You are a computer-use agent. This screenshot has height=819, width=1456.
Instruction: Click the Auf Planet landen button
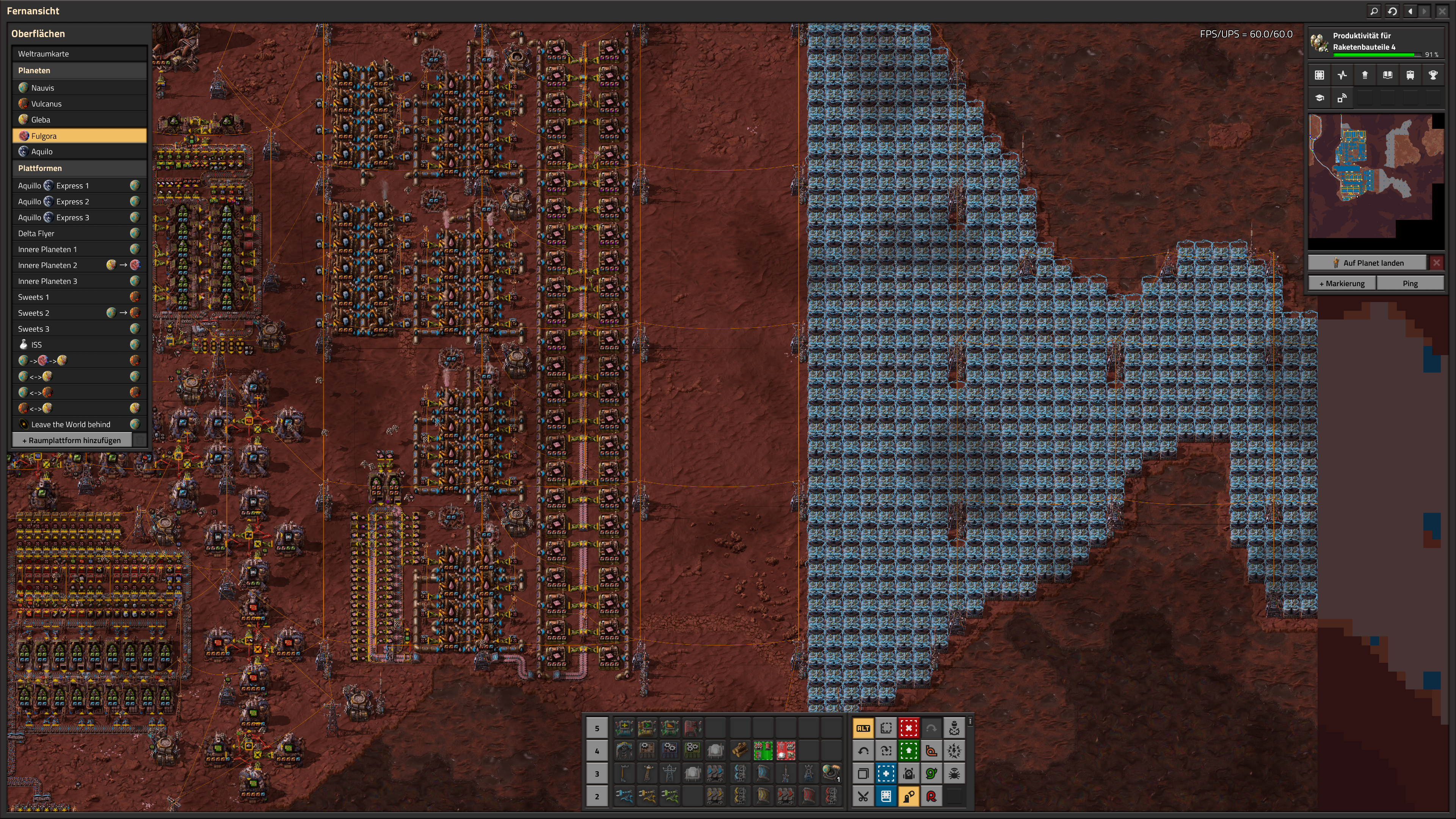click(x=1368, y=263)
